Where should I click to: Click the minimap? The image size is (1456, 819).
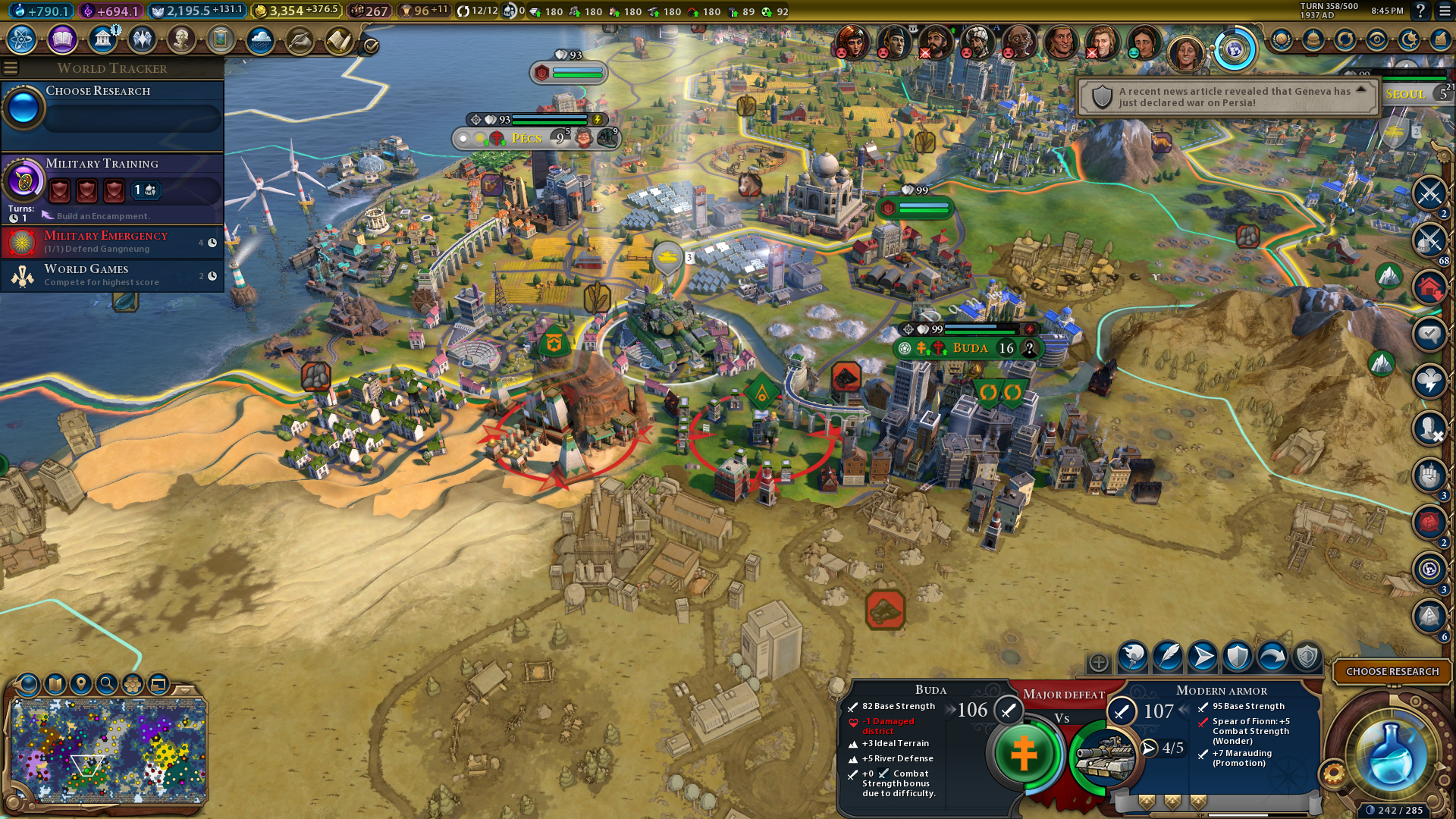pyautogui.click(x=108, y=751)
